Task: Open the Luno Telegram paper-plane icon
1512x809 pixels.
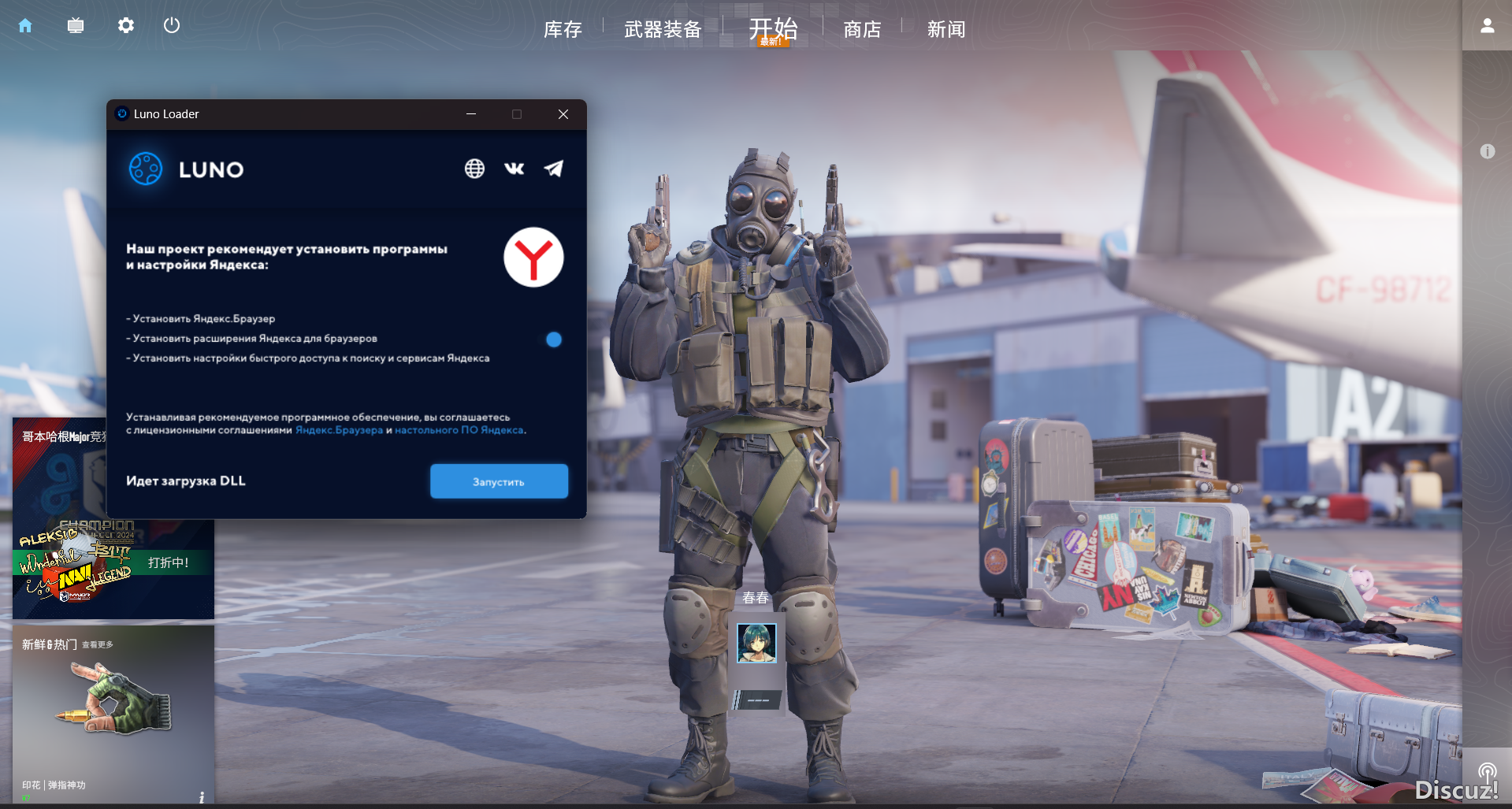Action: [554, 169]
